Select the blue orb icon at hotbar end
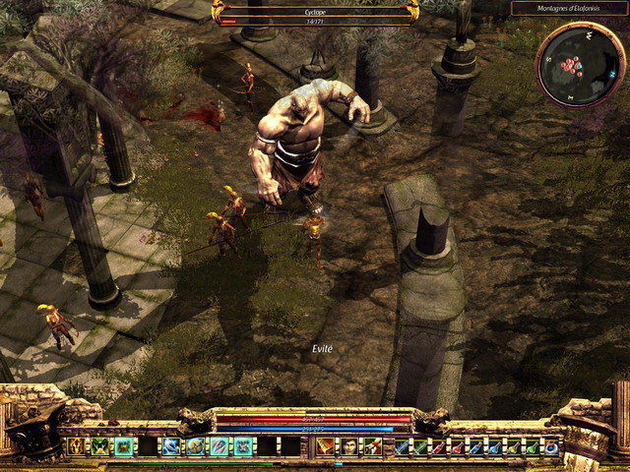 [551, 446]
